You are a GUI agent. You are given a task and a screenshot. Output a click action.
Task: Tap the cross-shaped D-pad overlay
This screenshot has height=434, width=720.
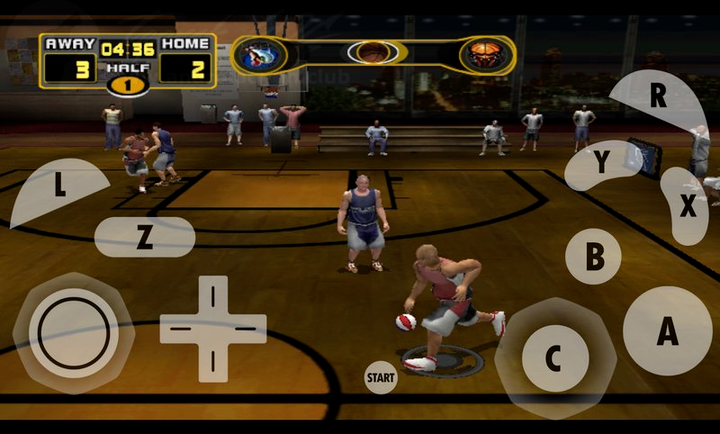click(x=213, y=328)
